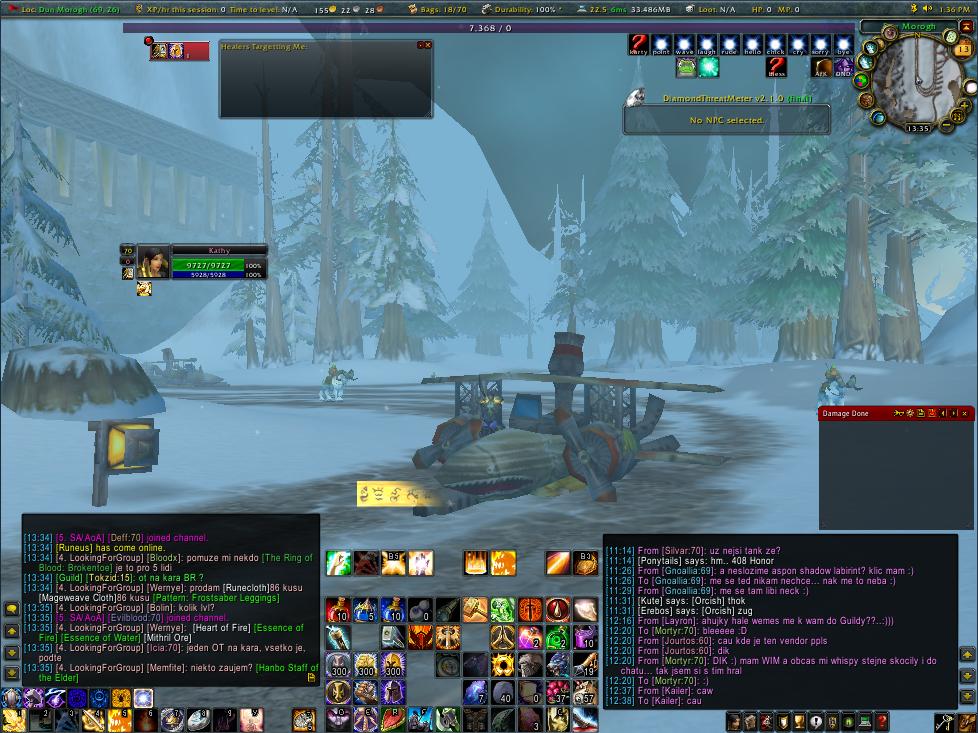
Task: Open the golden trophy micro menu button
Action: click(x=797, y=721)
